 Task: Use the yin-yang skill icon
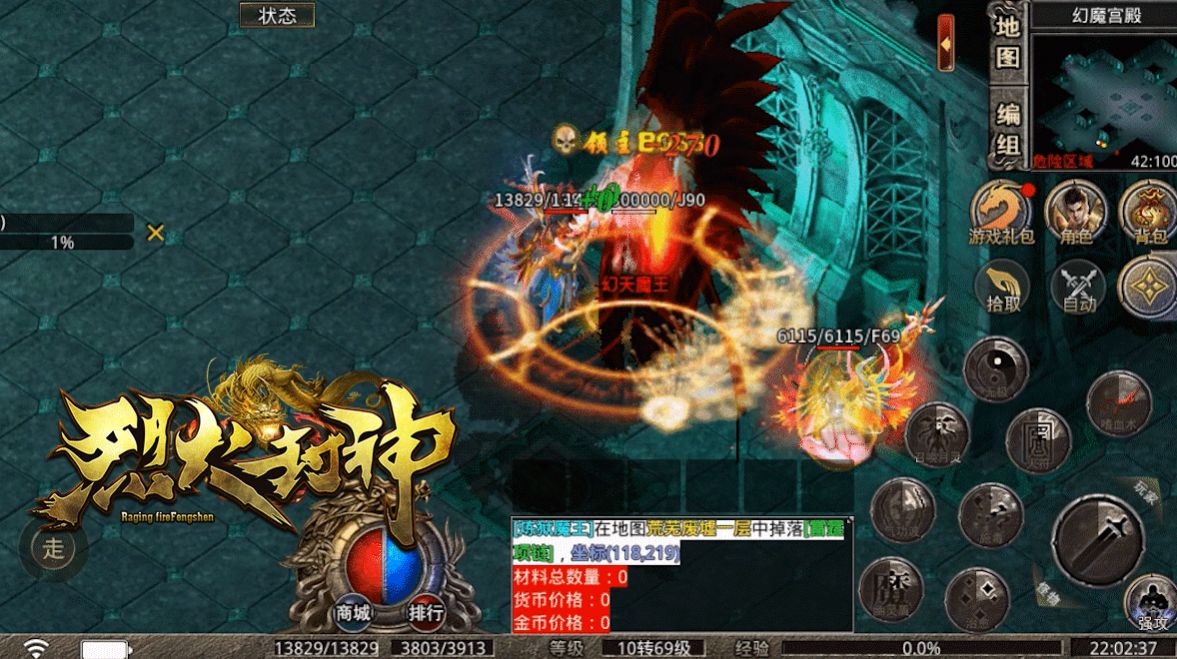pyautogui.click(x=996, y=369)
